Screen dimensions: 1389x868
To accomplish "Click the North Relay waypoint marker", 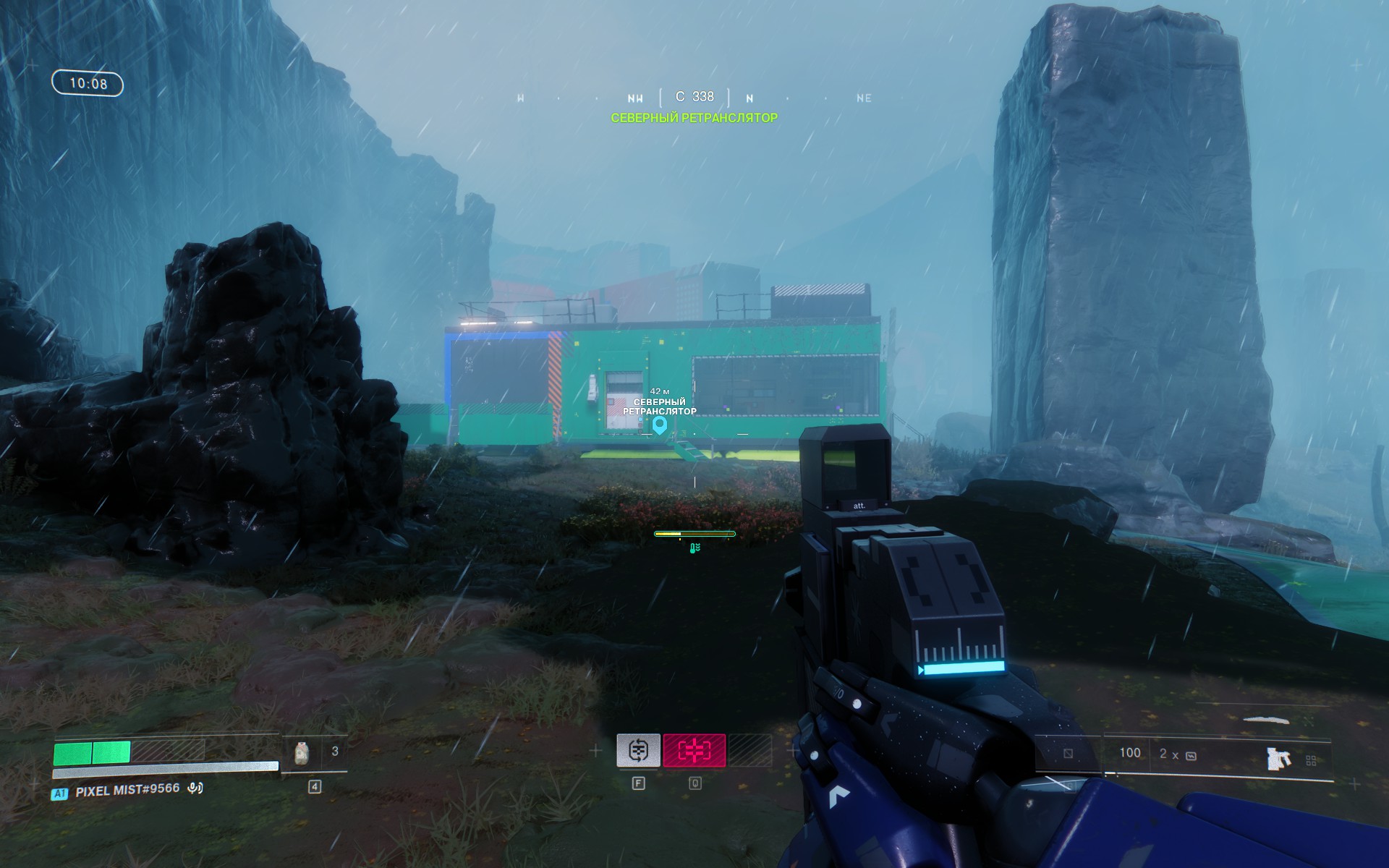I will point(659,425).
